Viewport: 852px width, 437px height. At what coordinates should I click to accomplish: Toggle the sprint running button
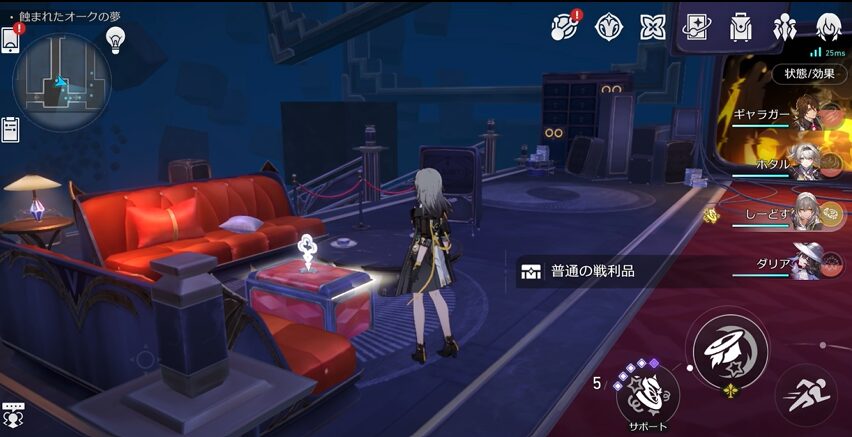(806, 390)
